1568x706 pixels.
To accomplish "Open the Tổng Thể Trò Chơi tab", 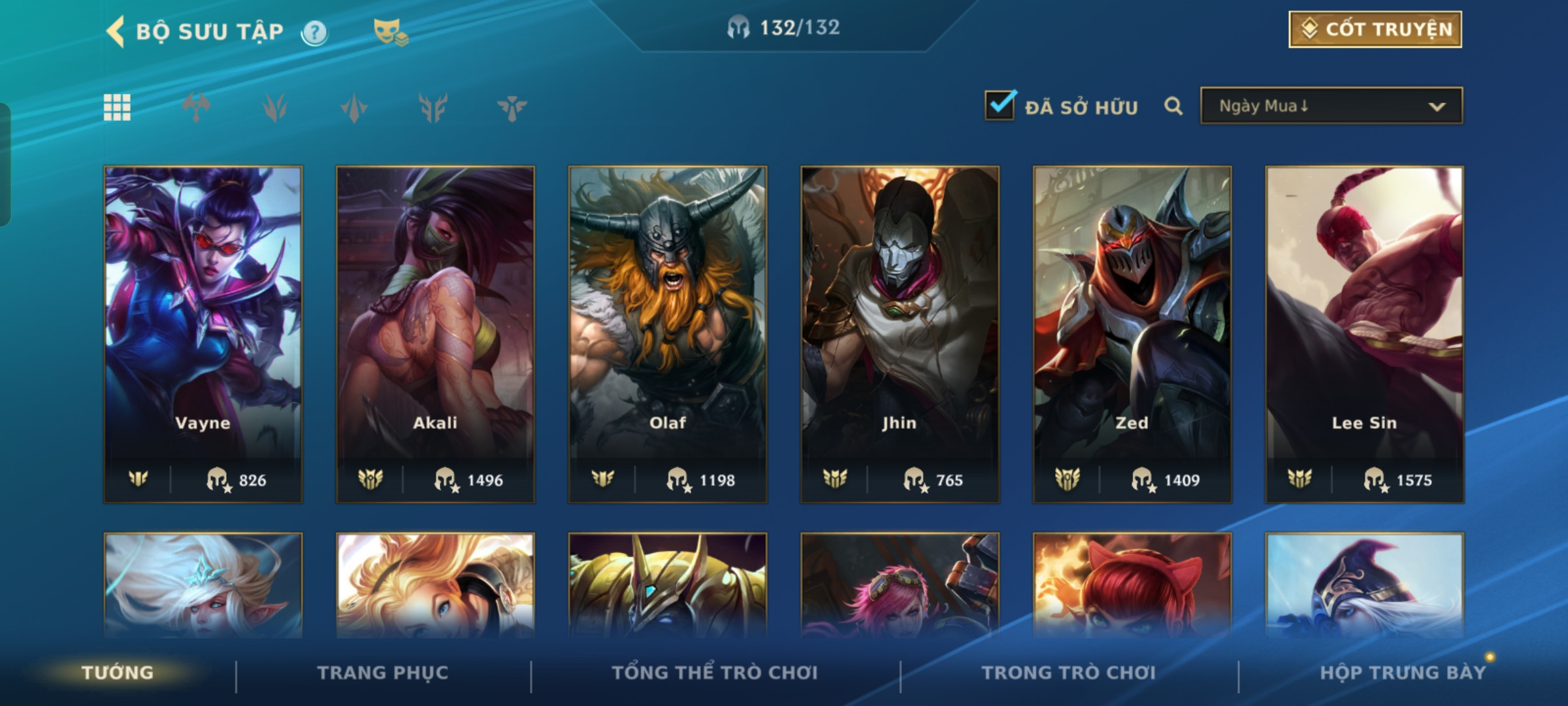I will click(715, 673).
